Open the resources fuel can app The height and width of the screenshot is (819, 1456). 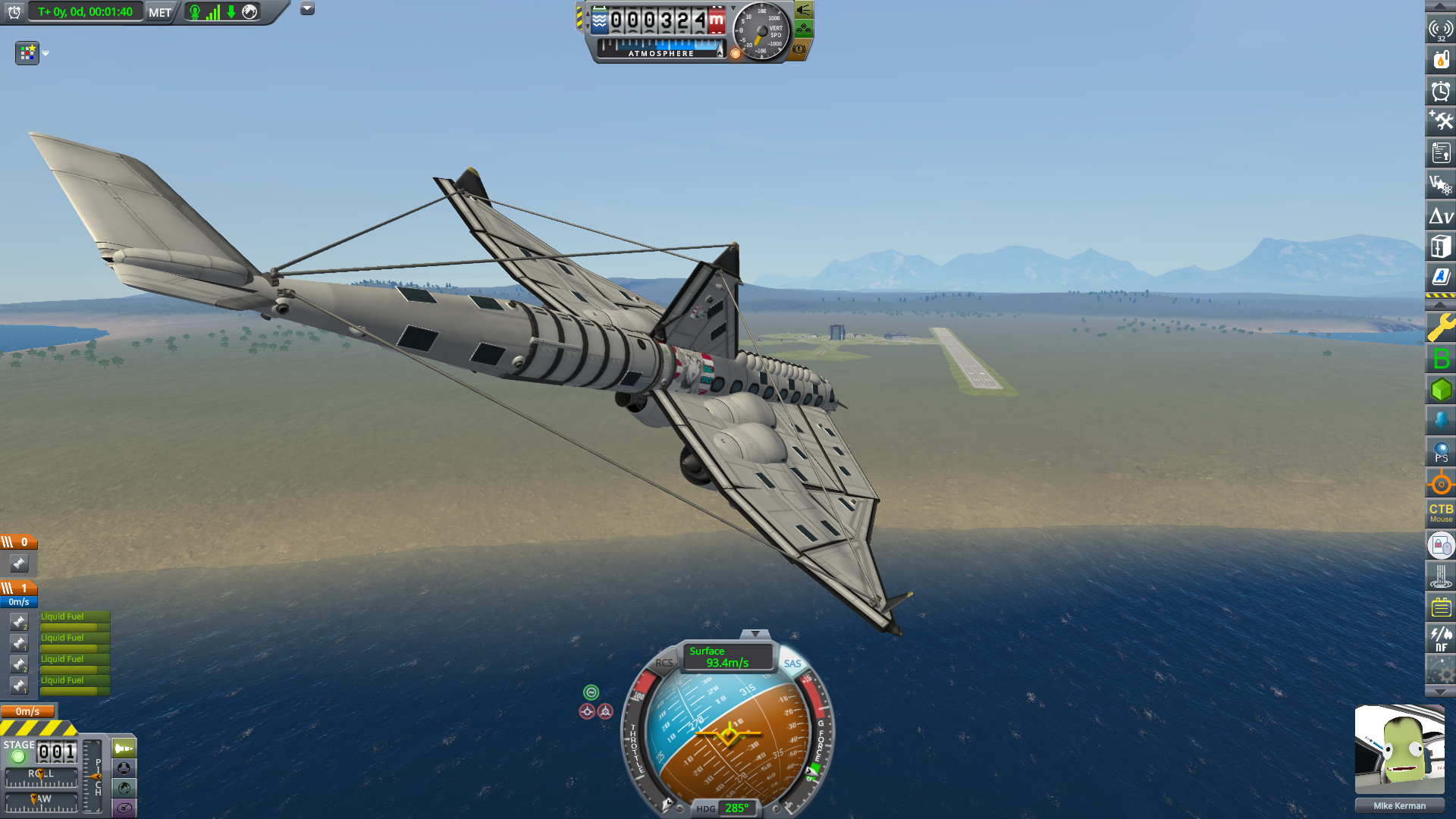(1441, 59)
